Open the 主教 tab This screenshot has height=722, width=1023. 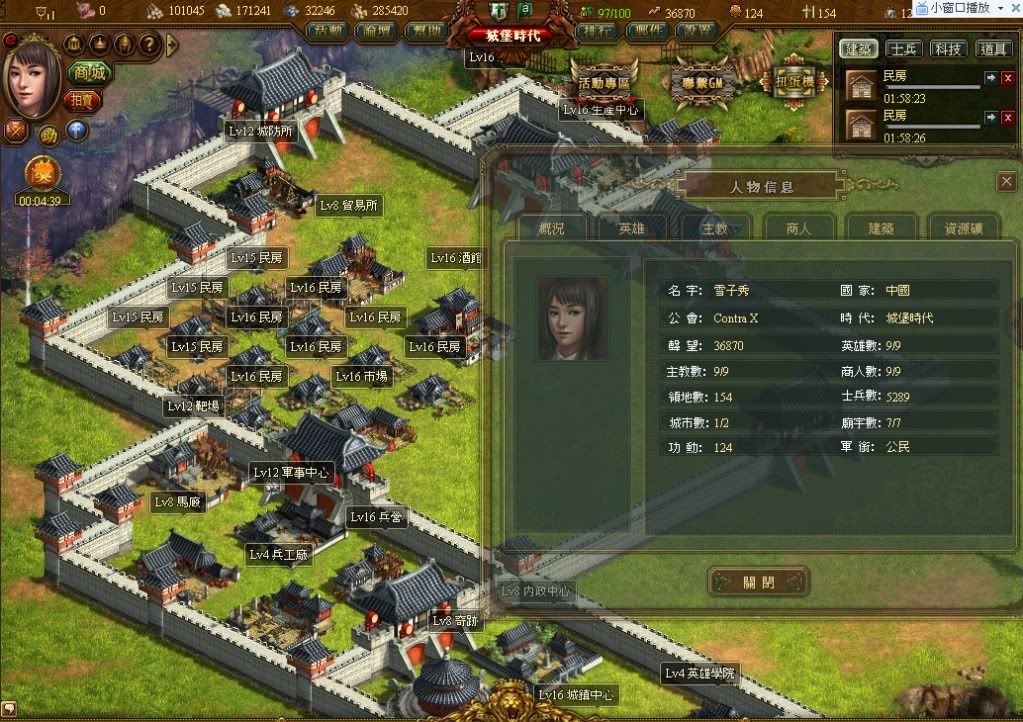coord(714,228)
